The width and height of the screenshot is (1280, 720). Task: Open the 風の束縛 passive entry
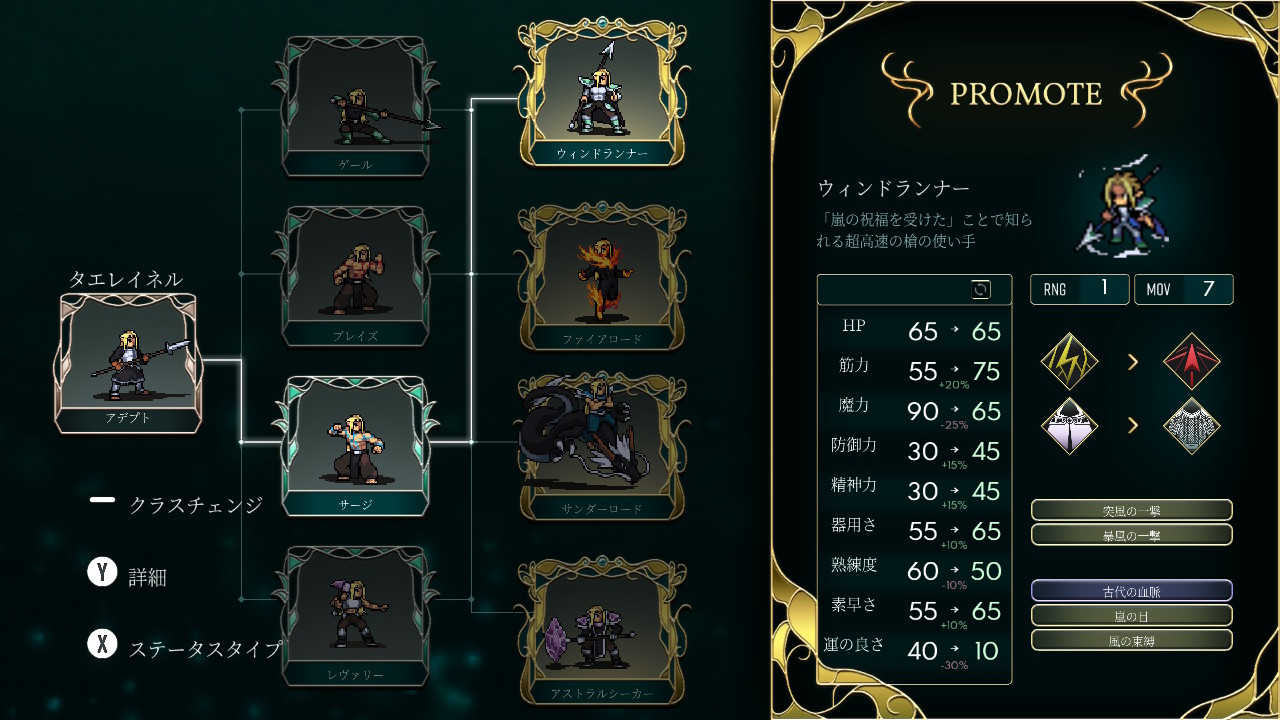[1131, 640]
